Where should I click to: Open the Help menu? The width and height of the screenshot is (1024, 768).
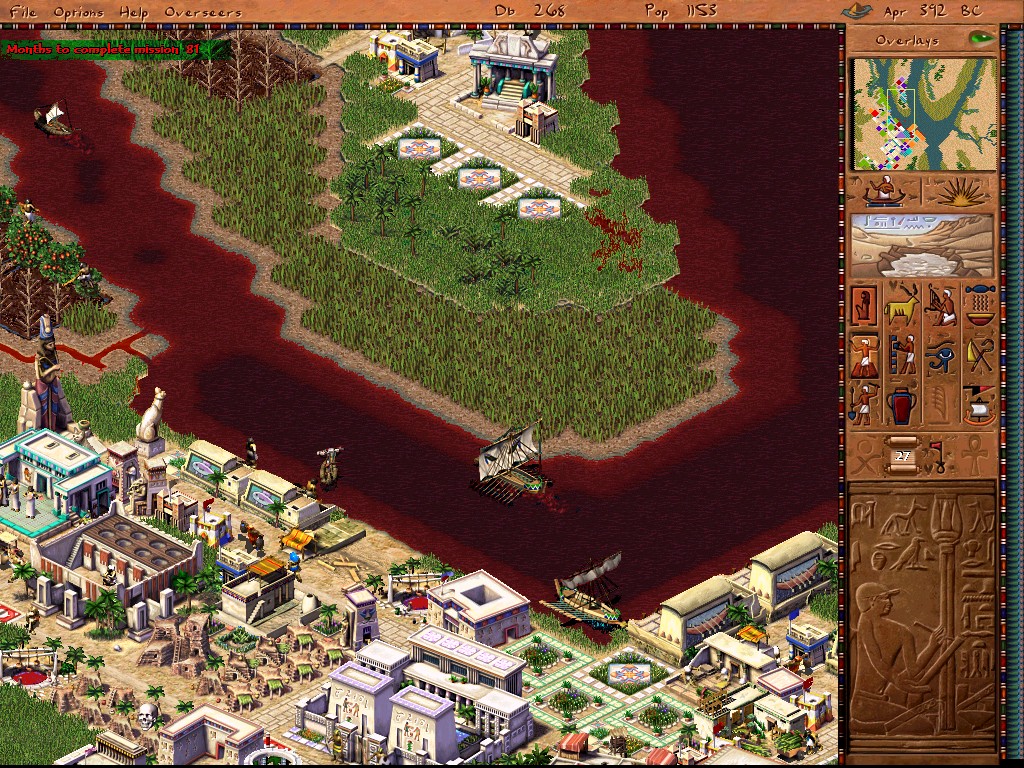pyautogui.click(x=133, y=12)
